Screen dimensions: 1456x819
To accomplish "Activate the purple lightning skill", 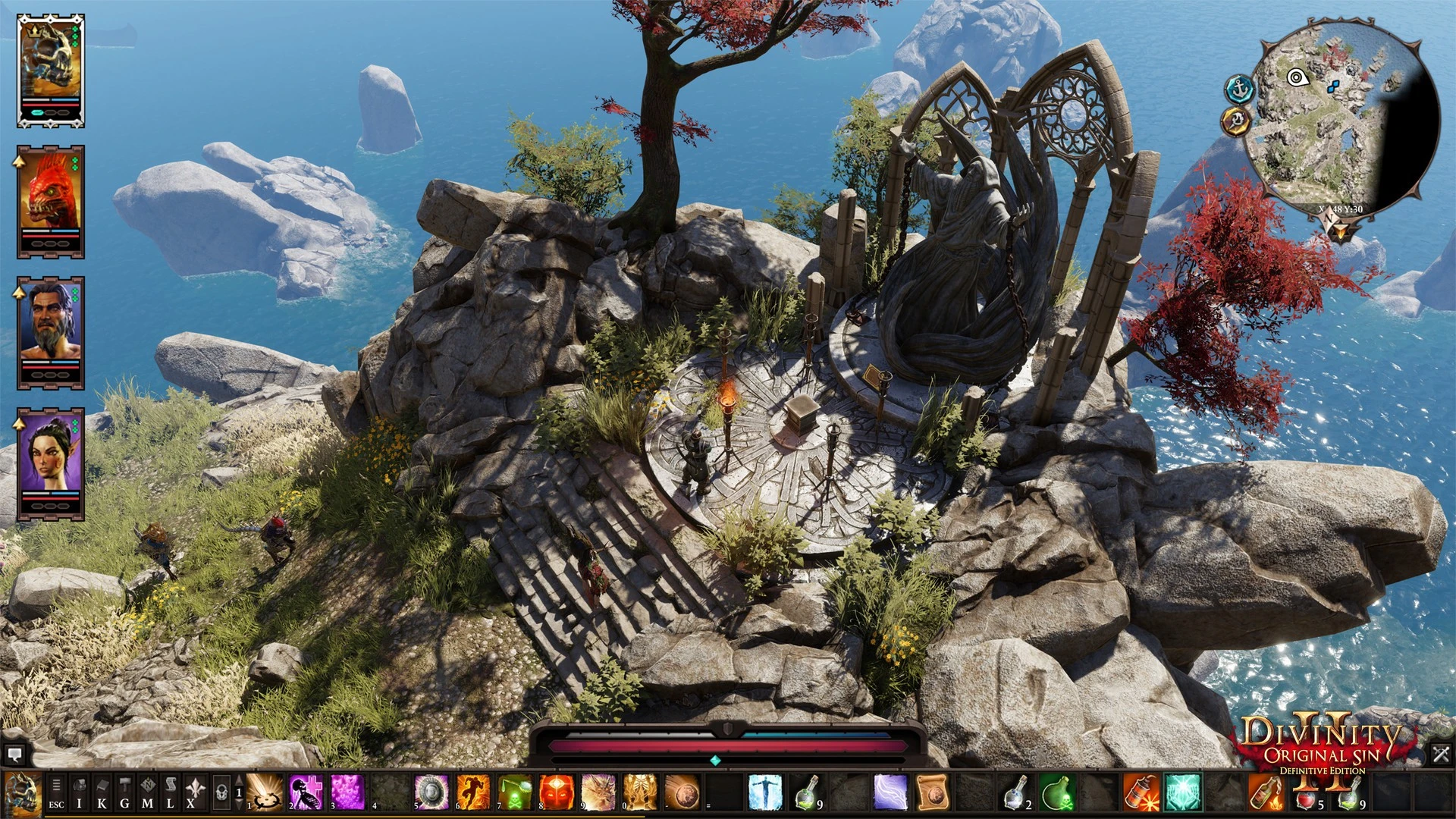I will click(890, 793).
